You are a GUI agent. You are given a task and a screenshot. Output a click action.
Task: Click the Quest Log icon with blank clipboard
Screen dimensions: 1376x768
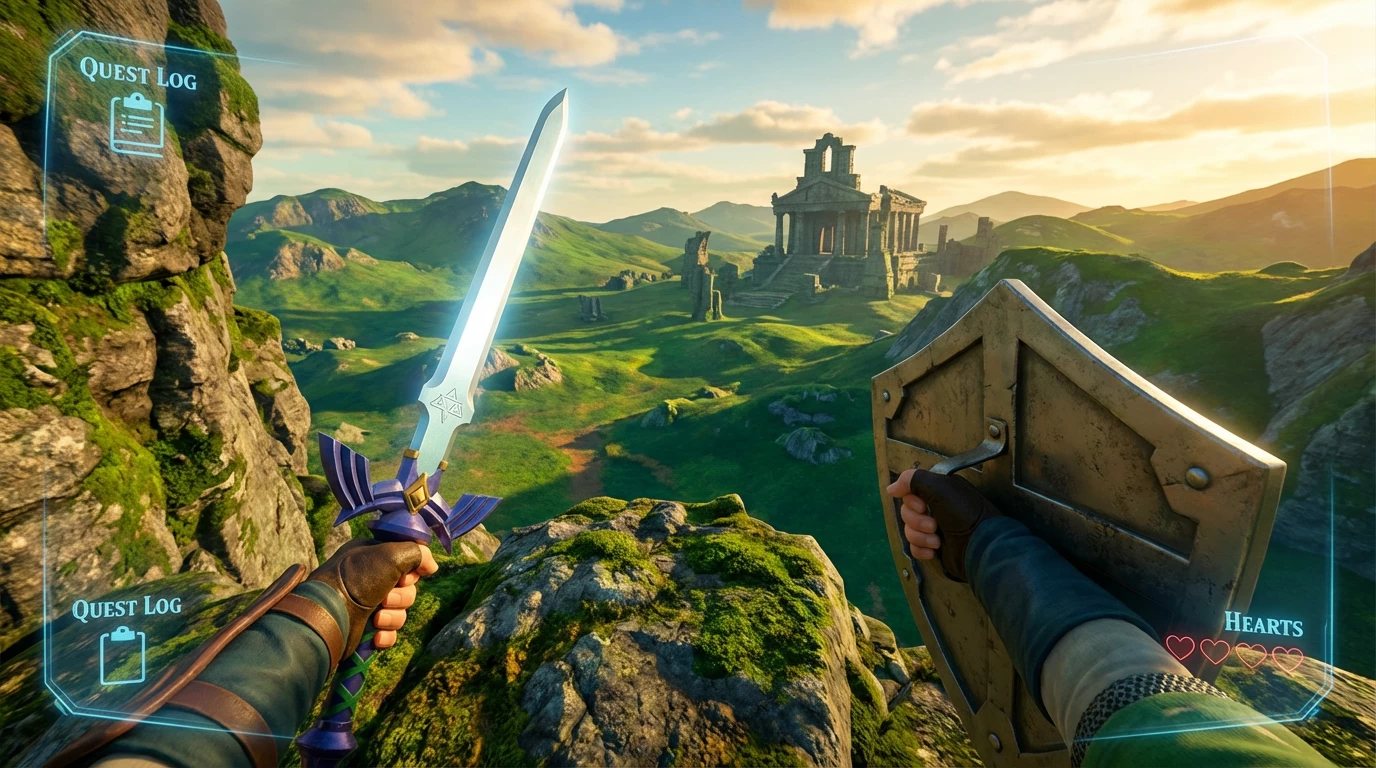click(x=122, y=655)
